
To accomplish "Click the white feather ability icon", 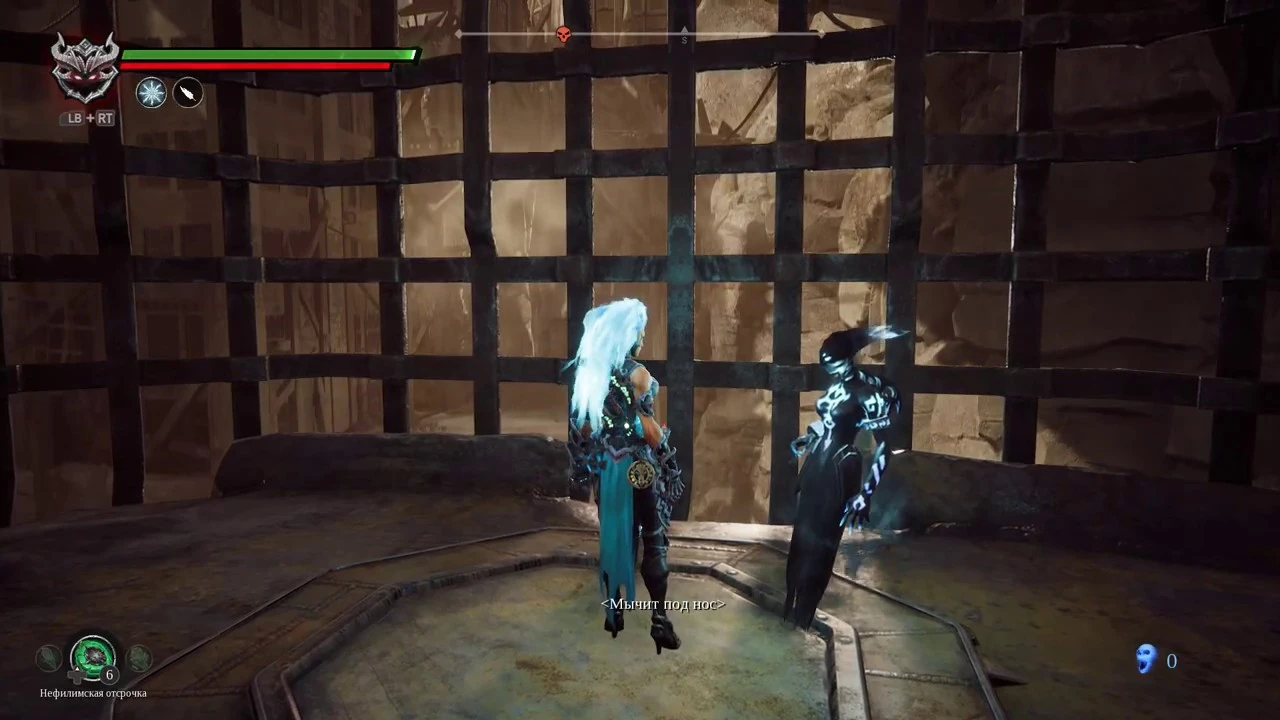I will [x=188, y=93].
